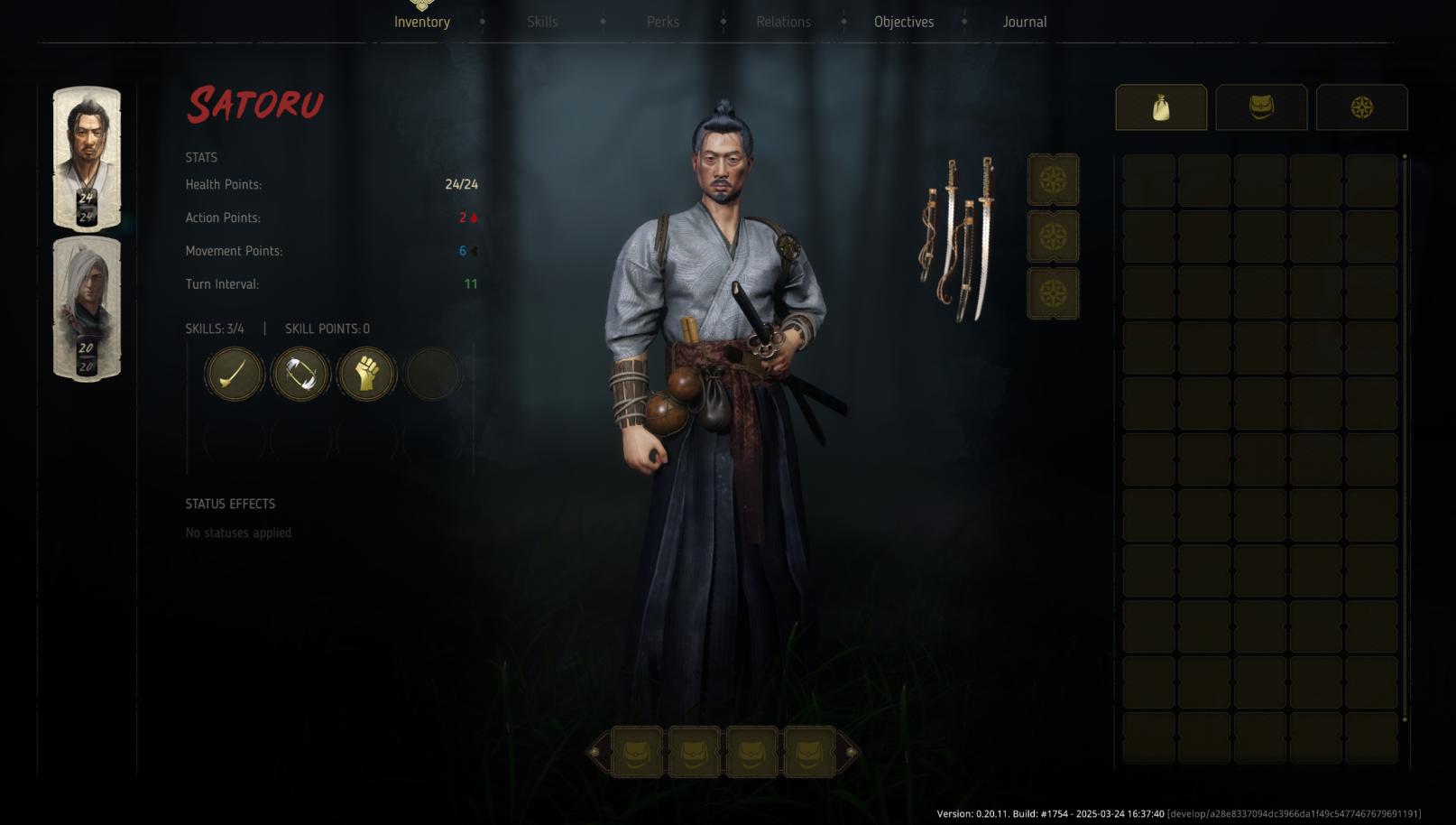This screenshot has height=825, width=1456.
Task: Click the right arrow beside belt pouches
Action: tap(849, 752)
